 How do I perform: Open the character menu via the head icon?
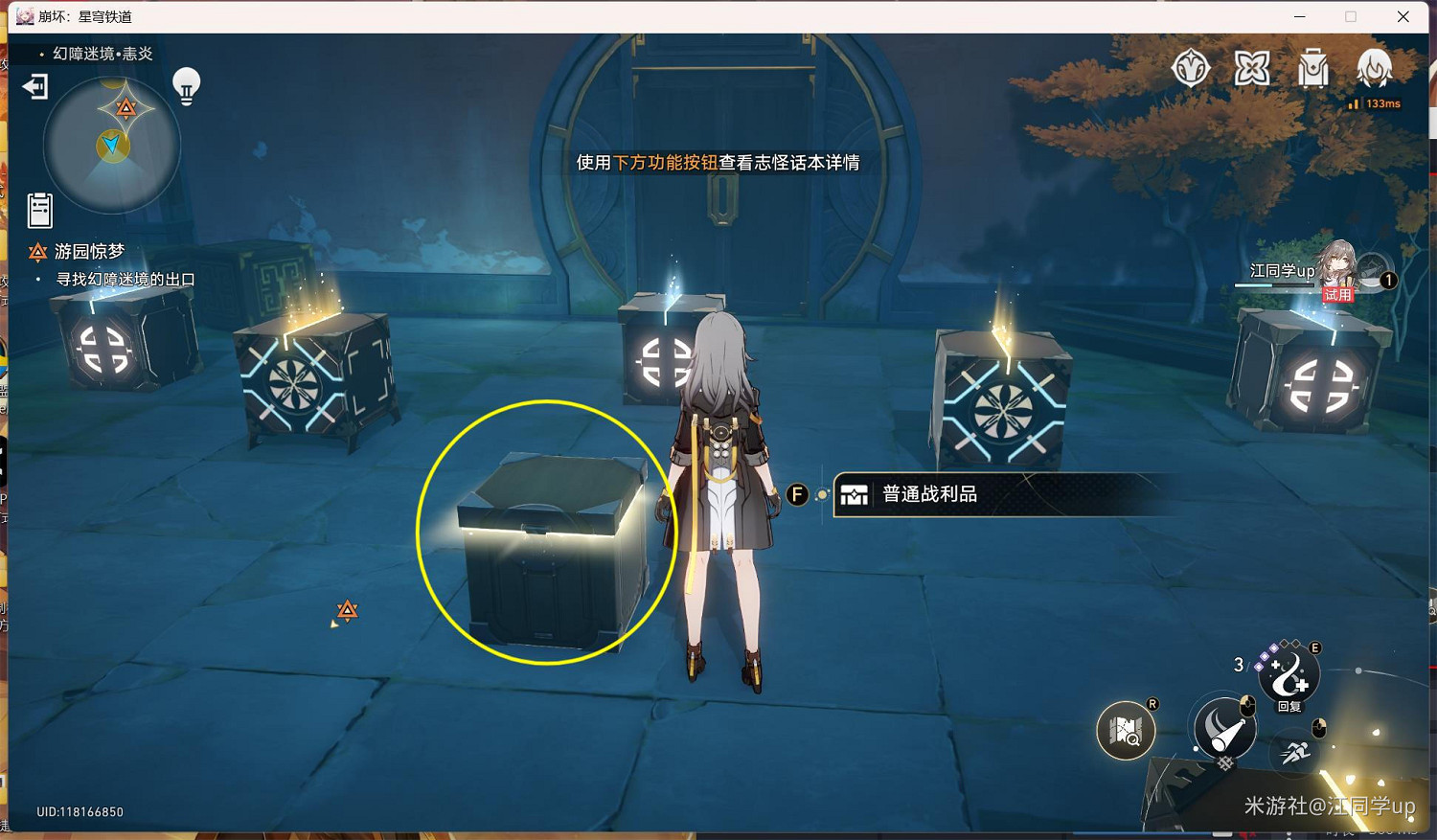coord(1376,68)
